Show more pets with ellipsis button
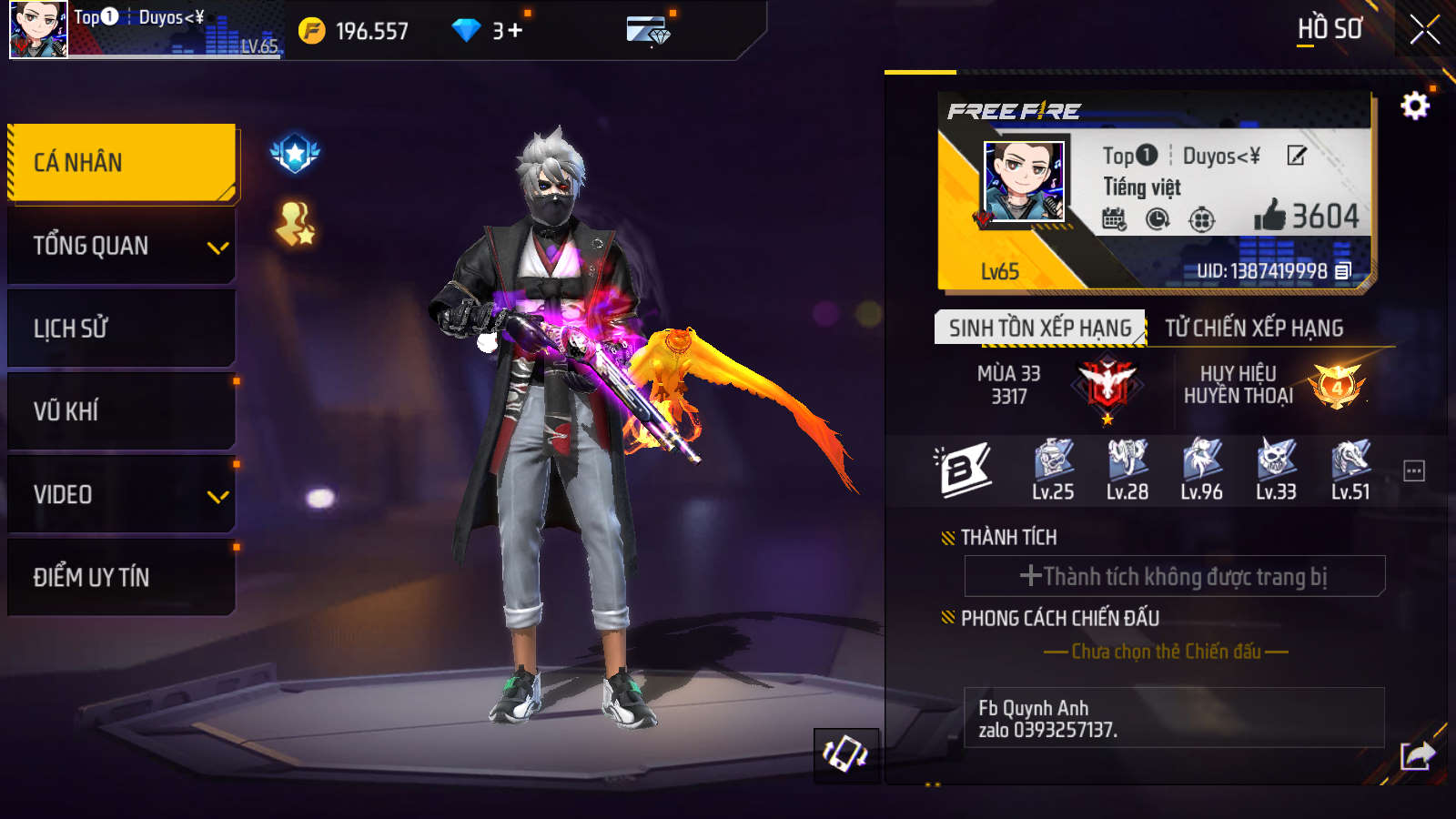Image resolution: width=1456 pixels, height=819 pixels. pos(1414,471)
